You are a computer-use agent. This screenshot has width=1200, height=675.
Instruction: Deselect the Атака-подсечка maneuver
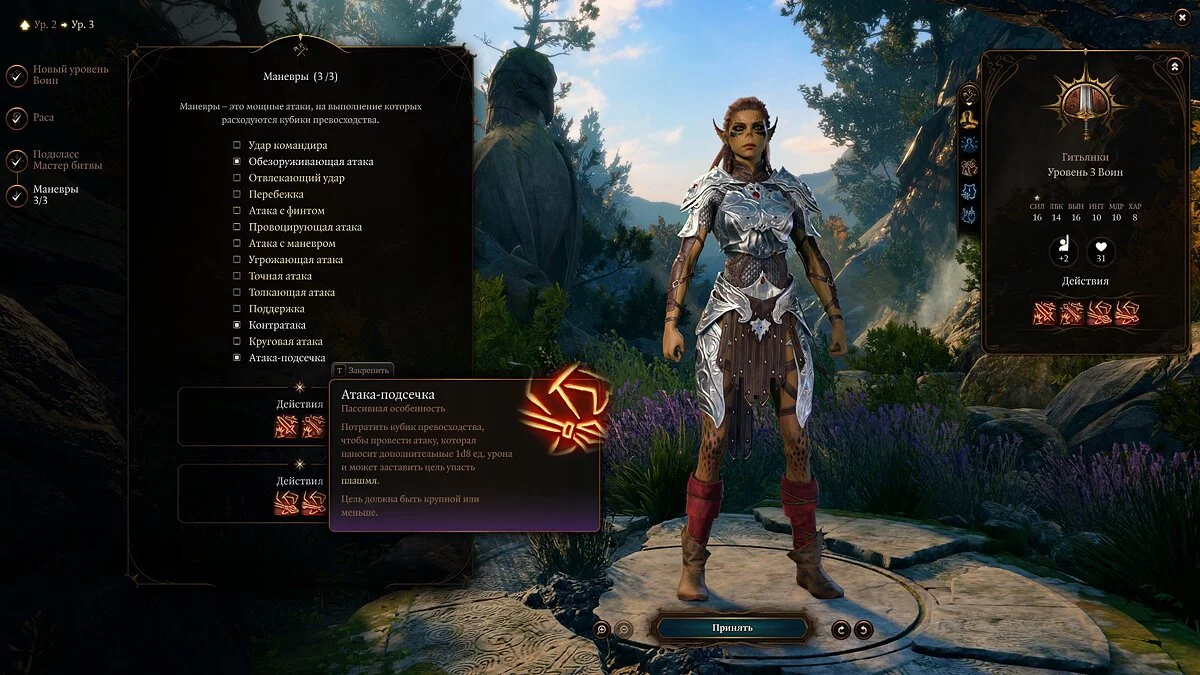(237, 358)
